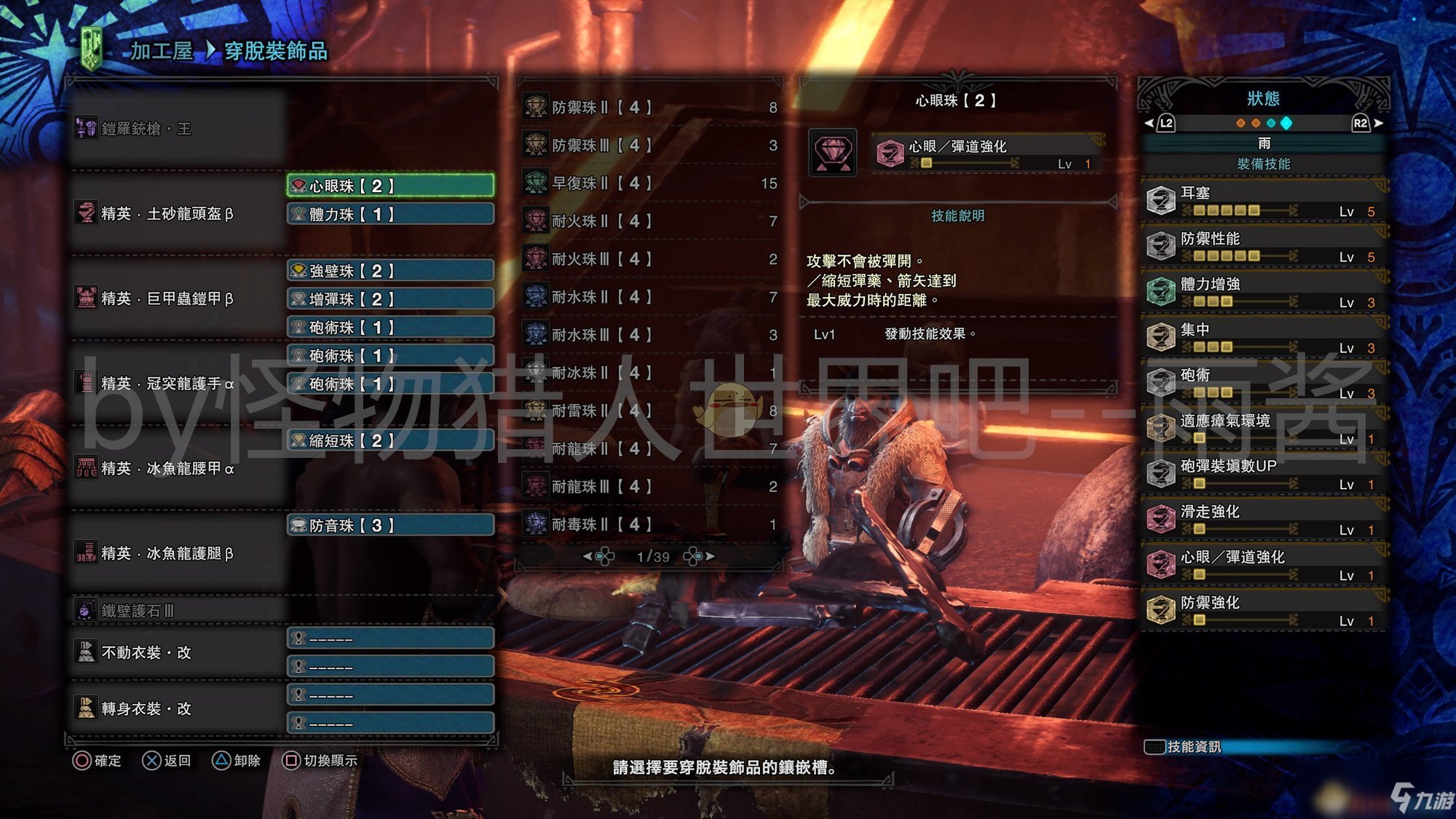Choose the 防音珠【3】 slot

pos(390,526)
